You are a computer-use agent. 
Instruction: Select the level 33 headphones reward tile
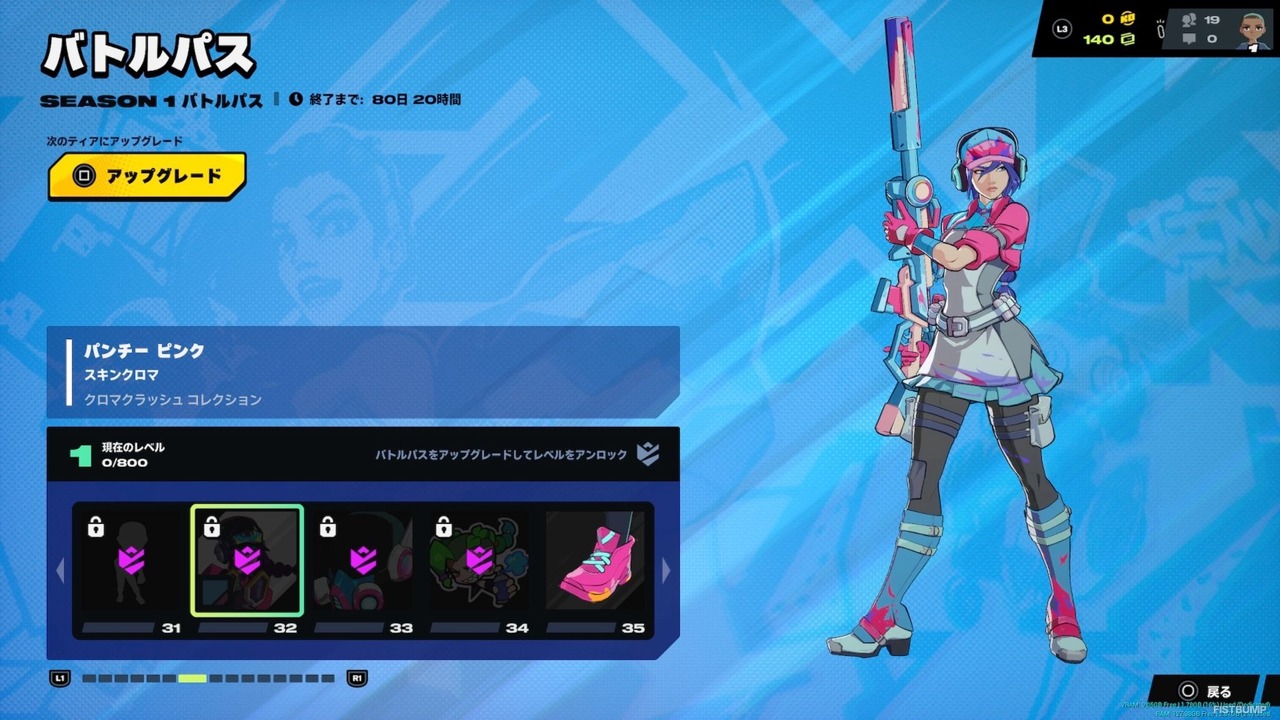coord(363,560)
